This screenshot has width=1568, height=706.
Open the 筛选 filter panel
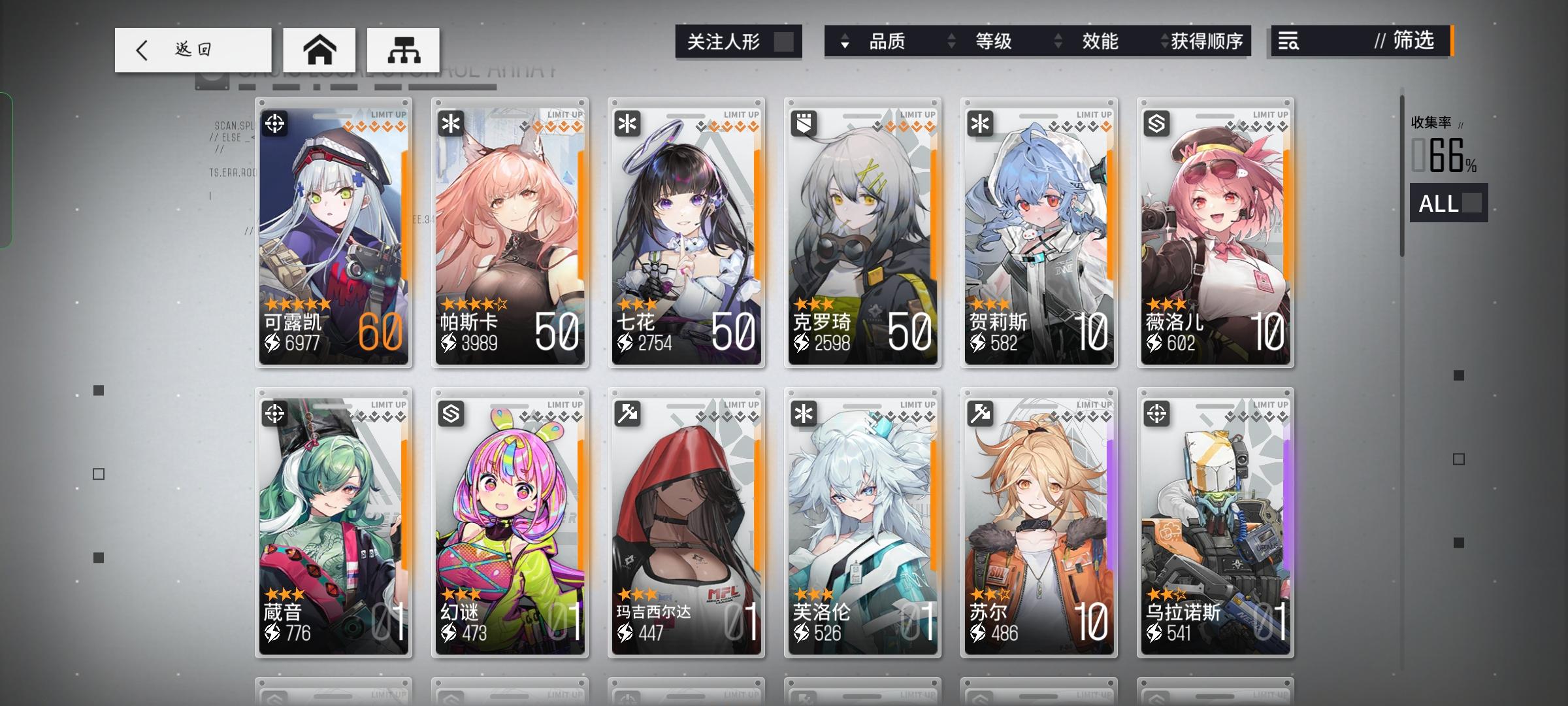coord(1410,42)
